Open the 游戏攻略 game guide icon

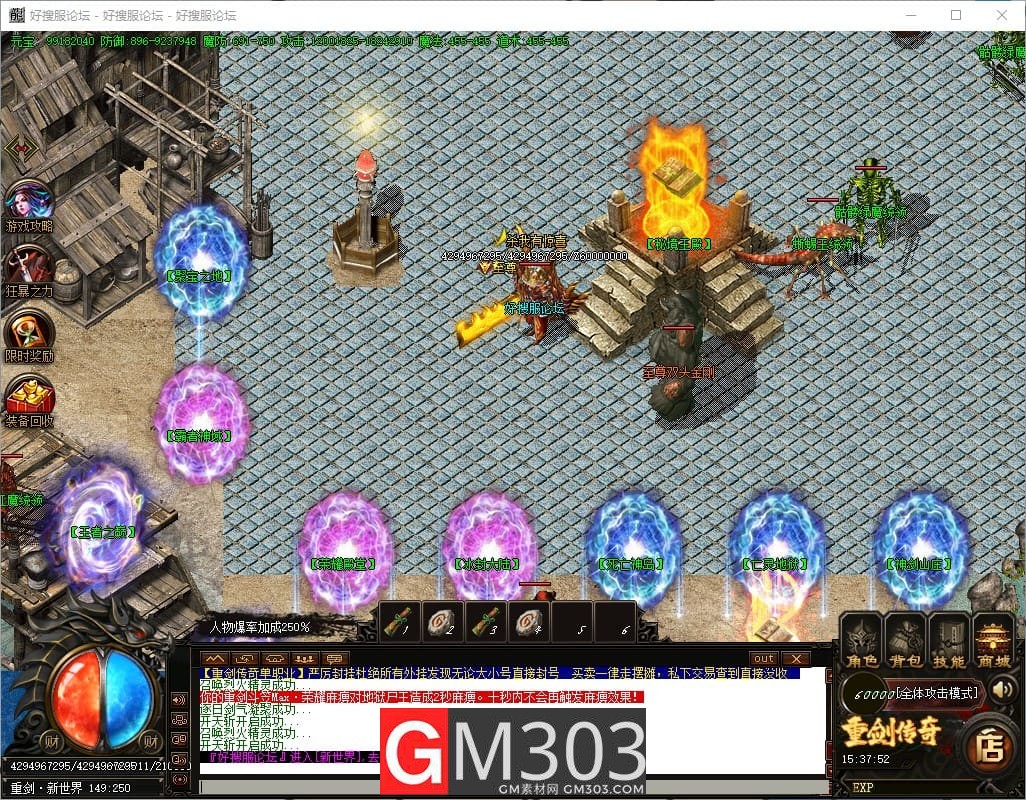point(28,203)
